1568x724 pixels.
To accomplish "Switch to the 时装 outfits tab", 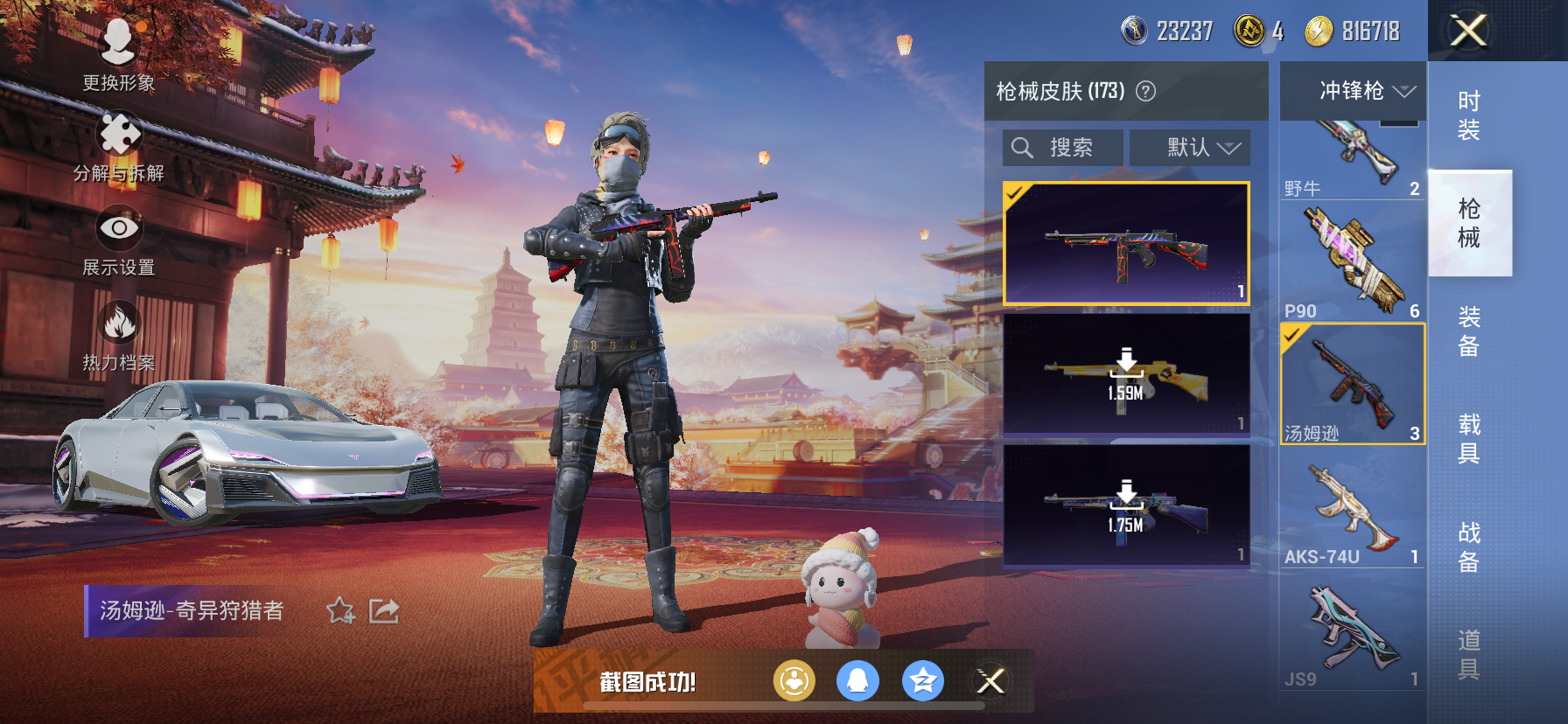I will pos(1469,115).
